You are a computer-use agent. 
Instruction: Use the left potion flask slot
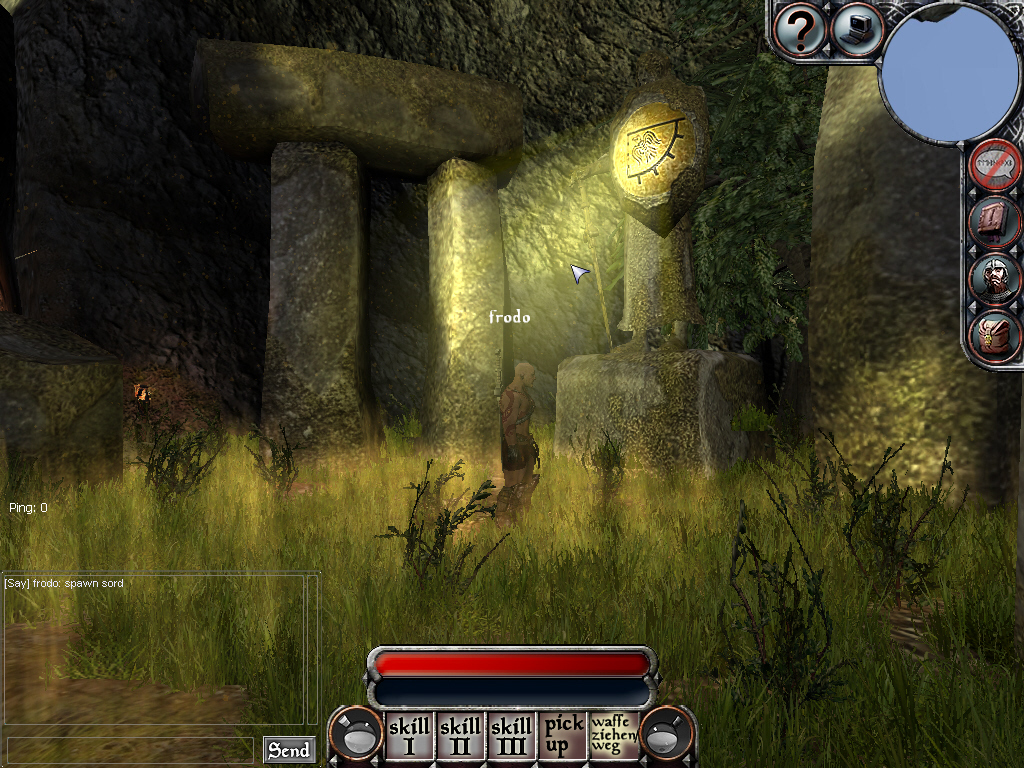pyautogui.click(x=356, y=737)
